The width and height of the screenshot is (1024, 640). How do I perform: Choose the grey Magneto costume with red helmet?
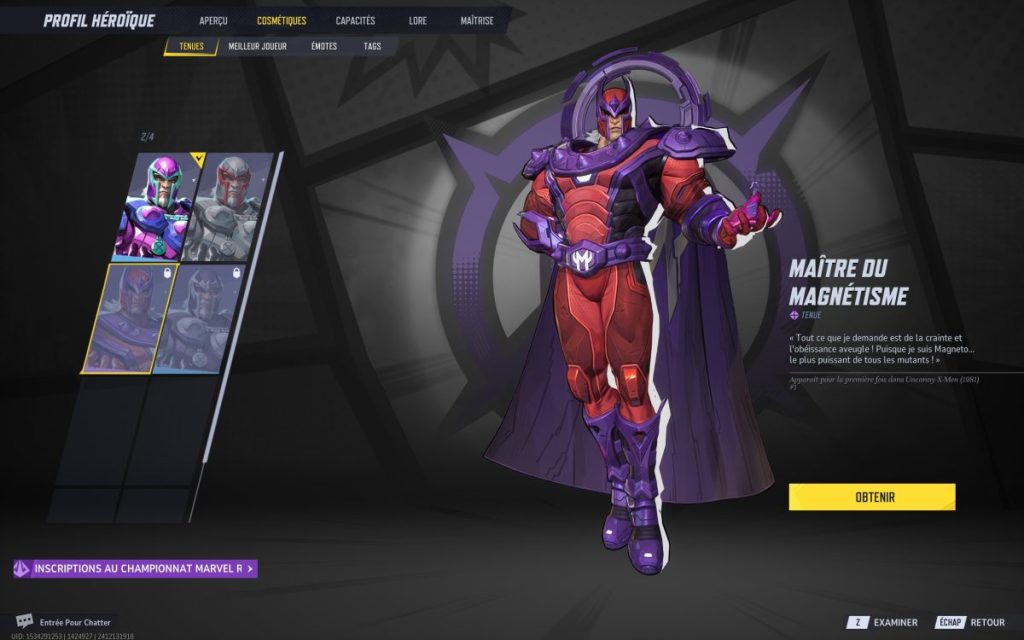coord(231,206)
